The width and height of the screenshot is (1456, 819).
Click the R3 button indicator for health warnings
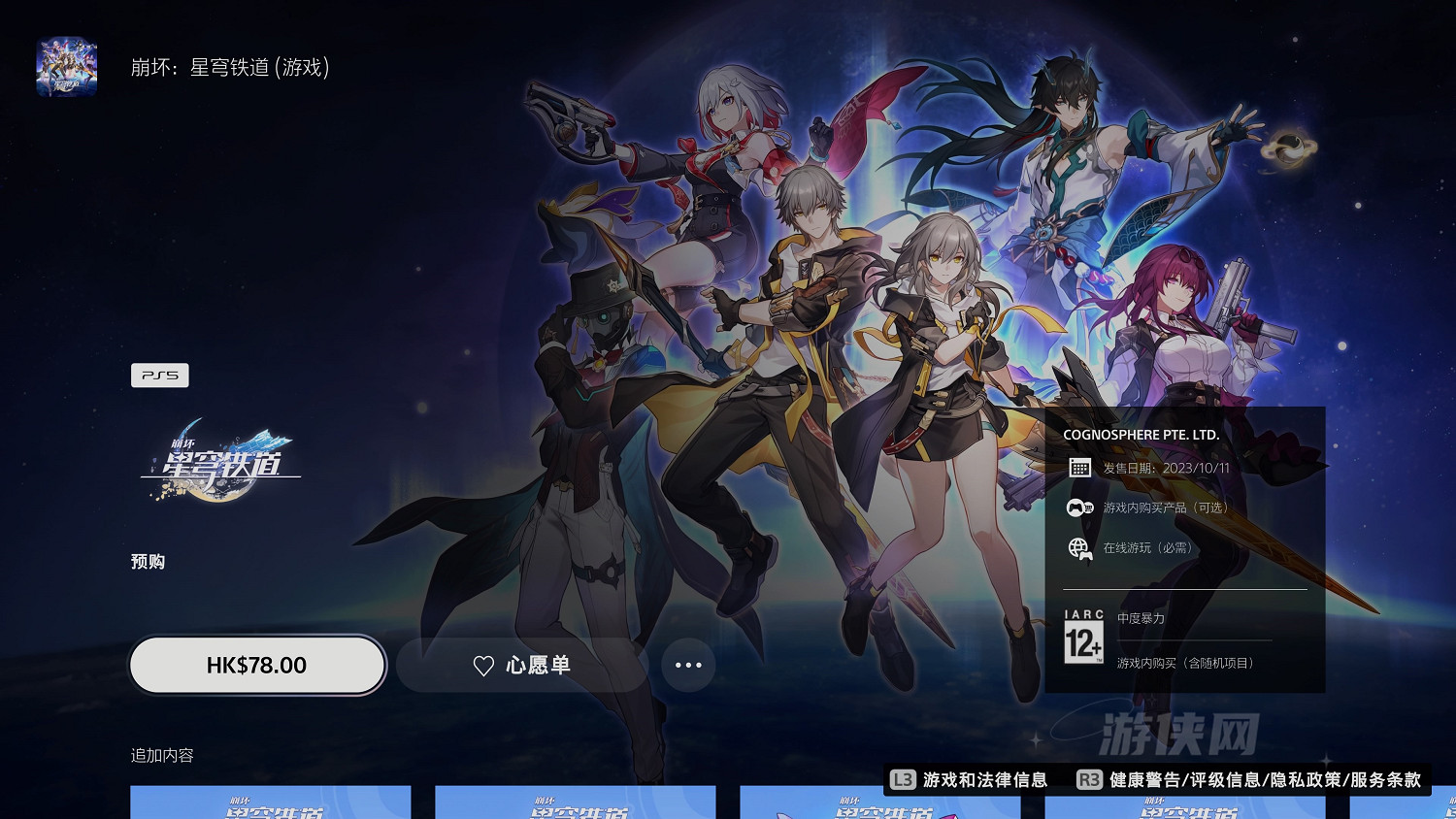point(1087,779)
